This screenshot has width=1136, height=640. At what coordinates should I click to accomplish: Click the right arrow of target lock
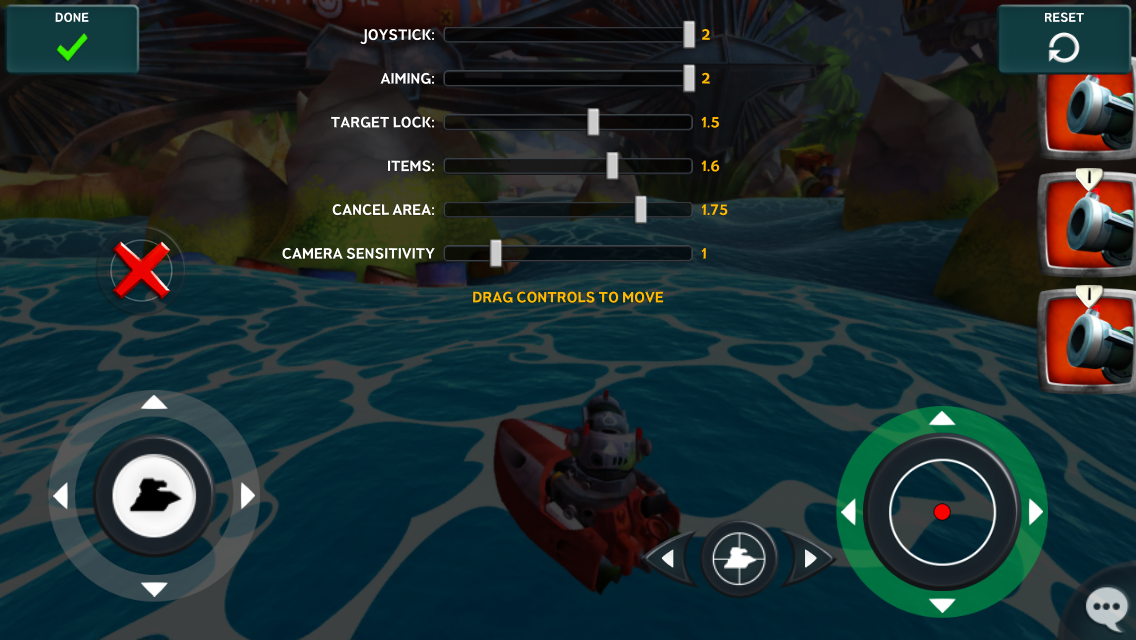click(x=811, y=559)
